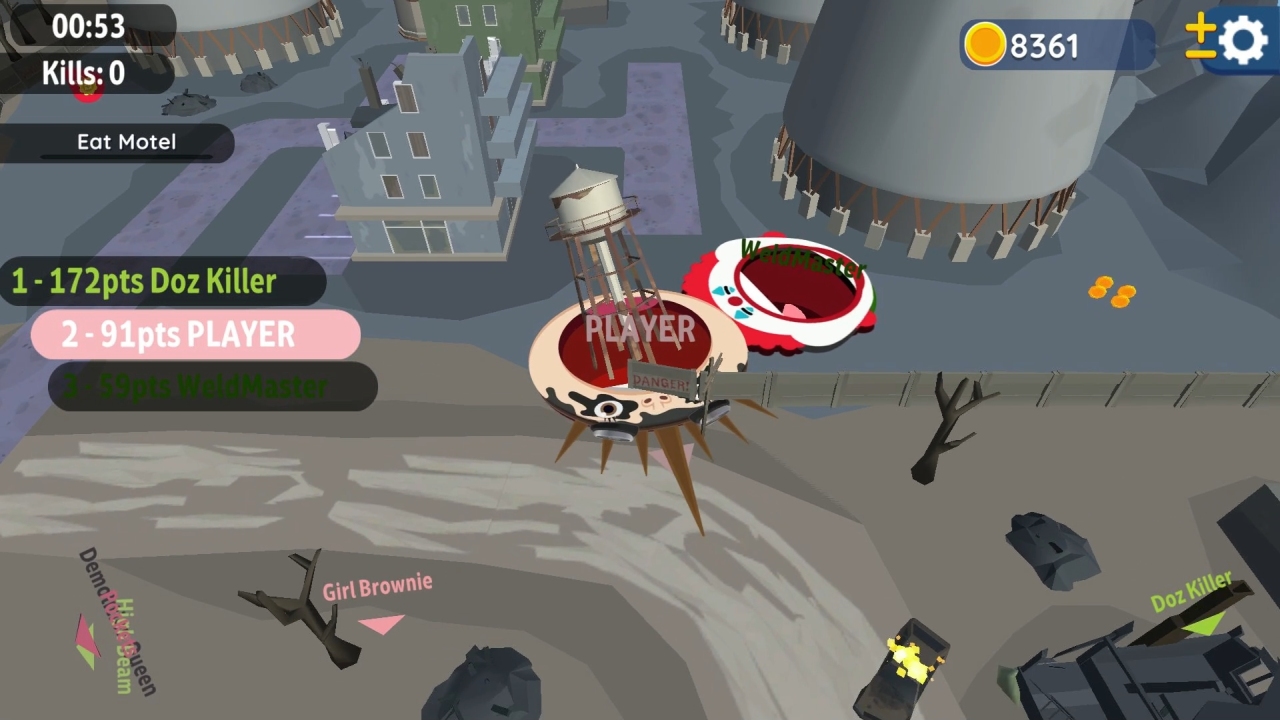Click the Eat Motel mission banner
1280x720 pixels.
126,142
